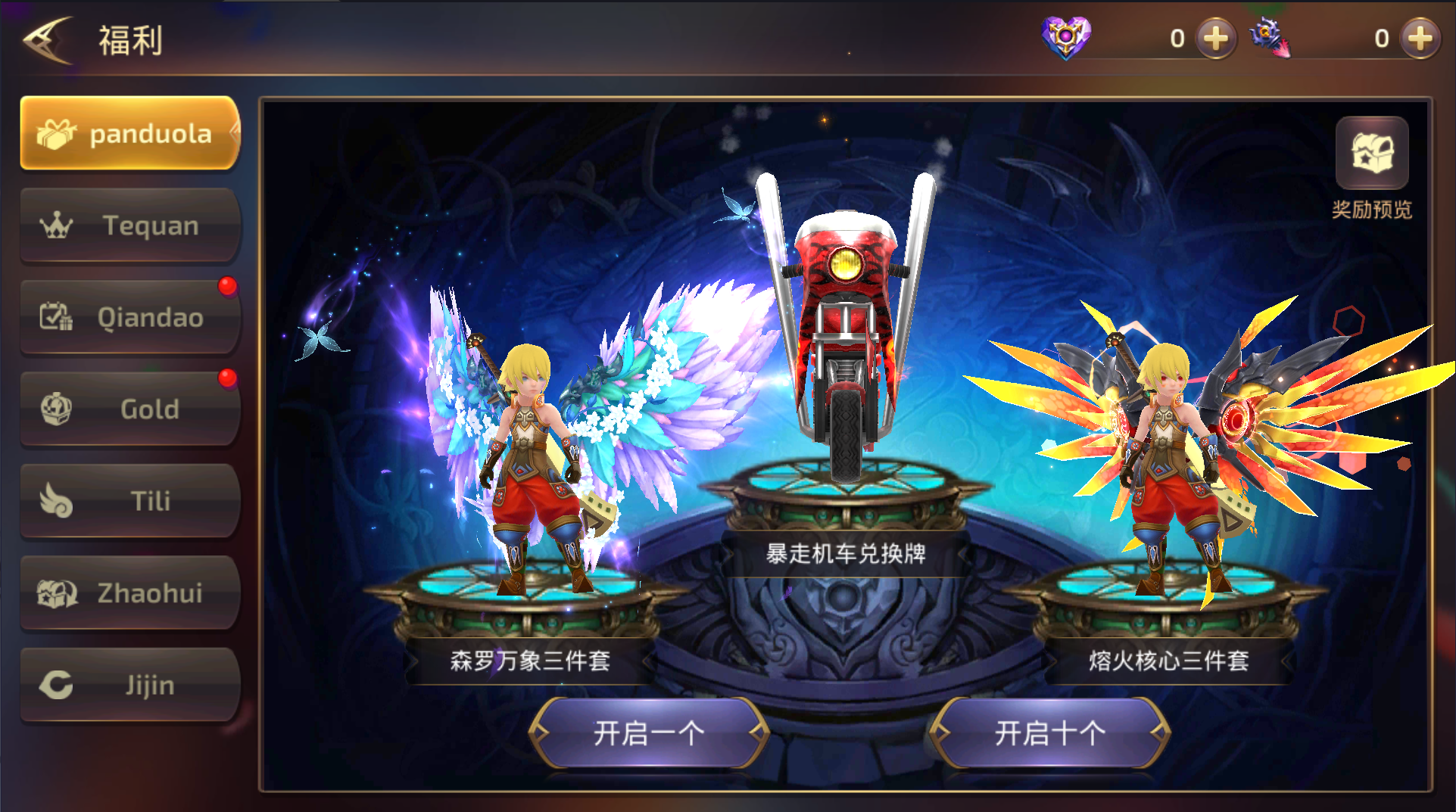Click the plus beside heart currency counter
Viewport: 1456px width, 812px height.
pos(1215,38)
